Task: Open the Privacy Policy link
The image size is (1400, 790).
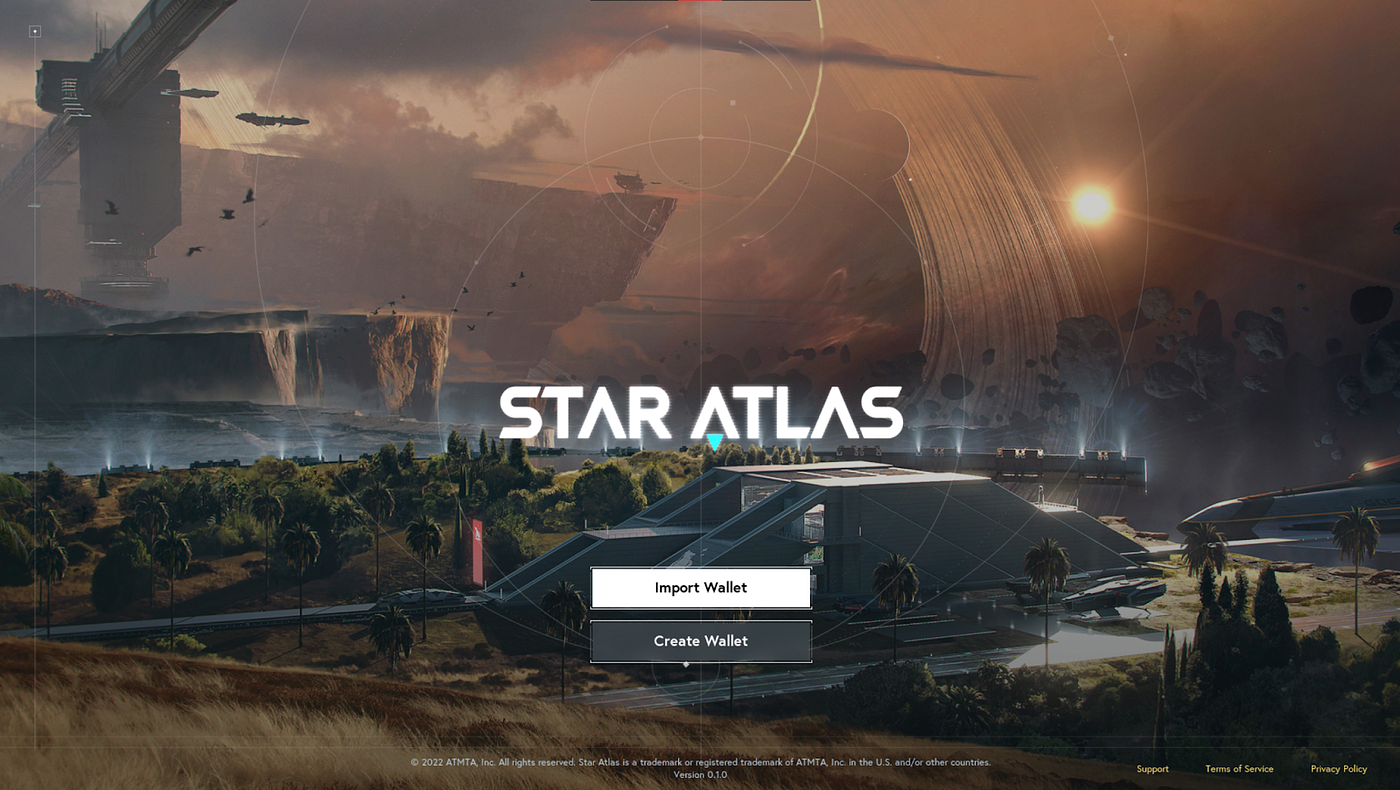Action: (1338, 768)
